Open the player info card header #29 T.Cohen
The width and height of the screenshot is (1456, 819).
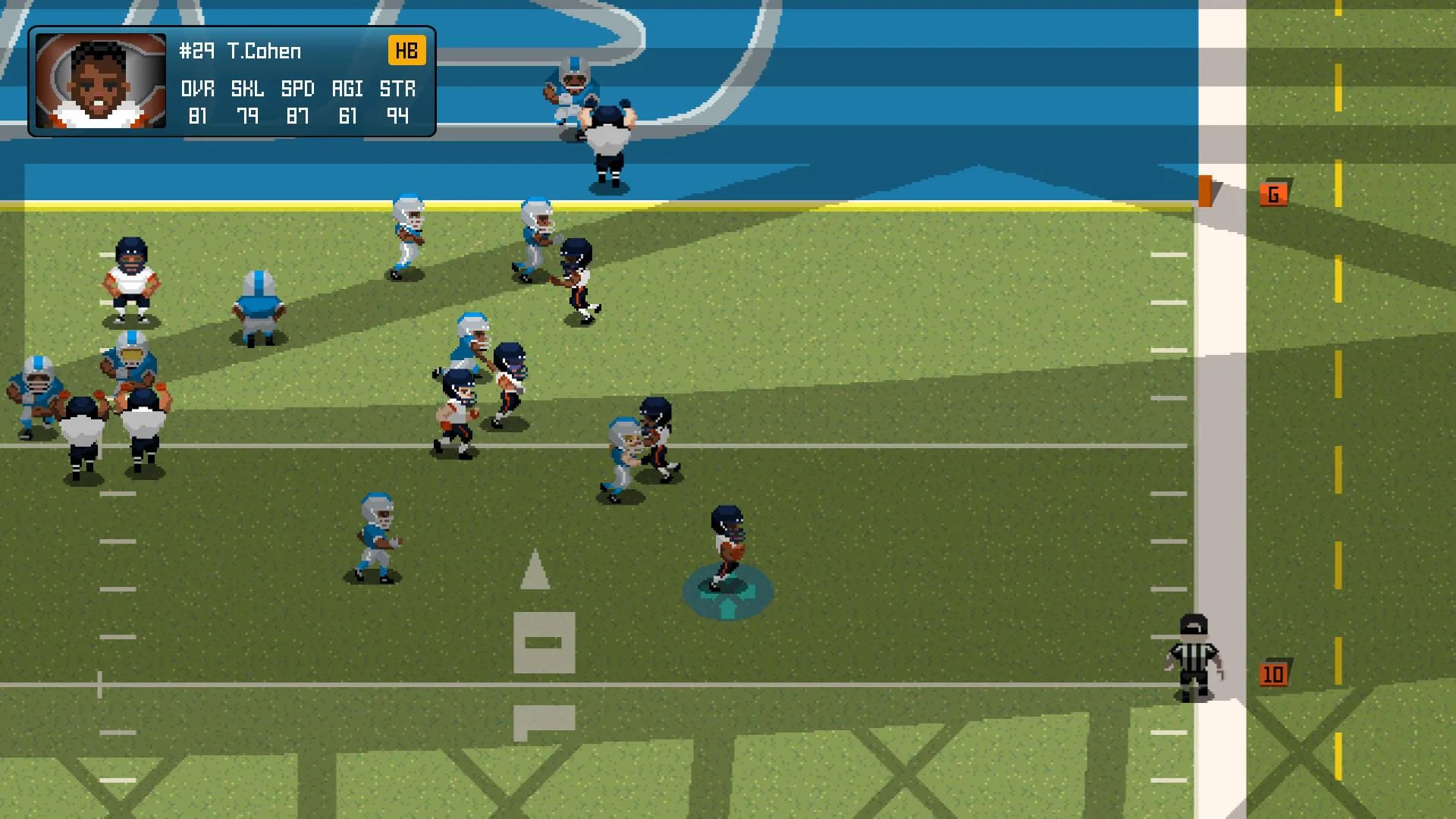(x=239, y=51)
